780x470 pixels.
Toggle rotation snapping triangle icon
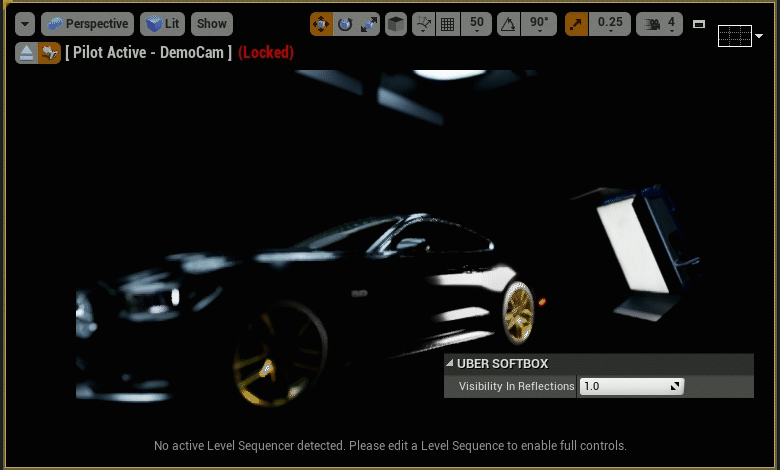coord(509,24)
